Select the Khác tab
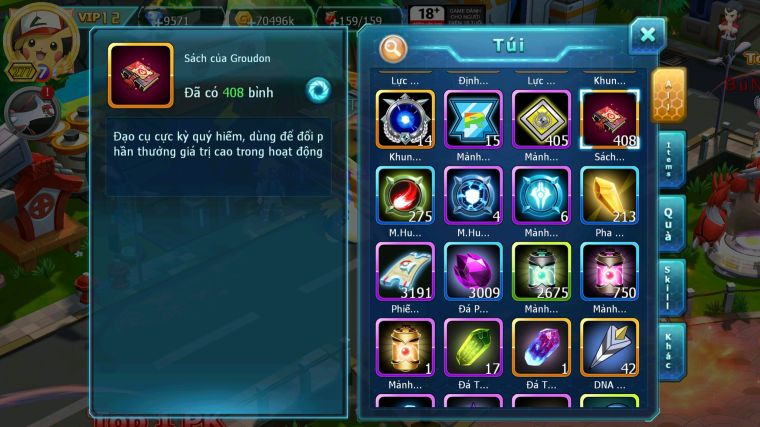 point(671,350)
